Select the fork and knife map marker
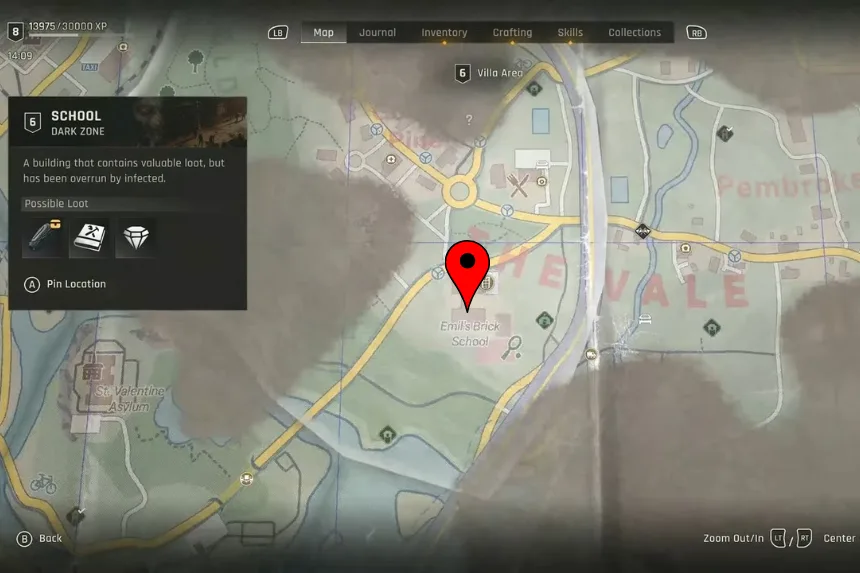 pyautogui.click(x=518, y=184)
